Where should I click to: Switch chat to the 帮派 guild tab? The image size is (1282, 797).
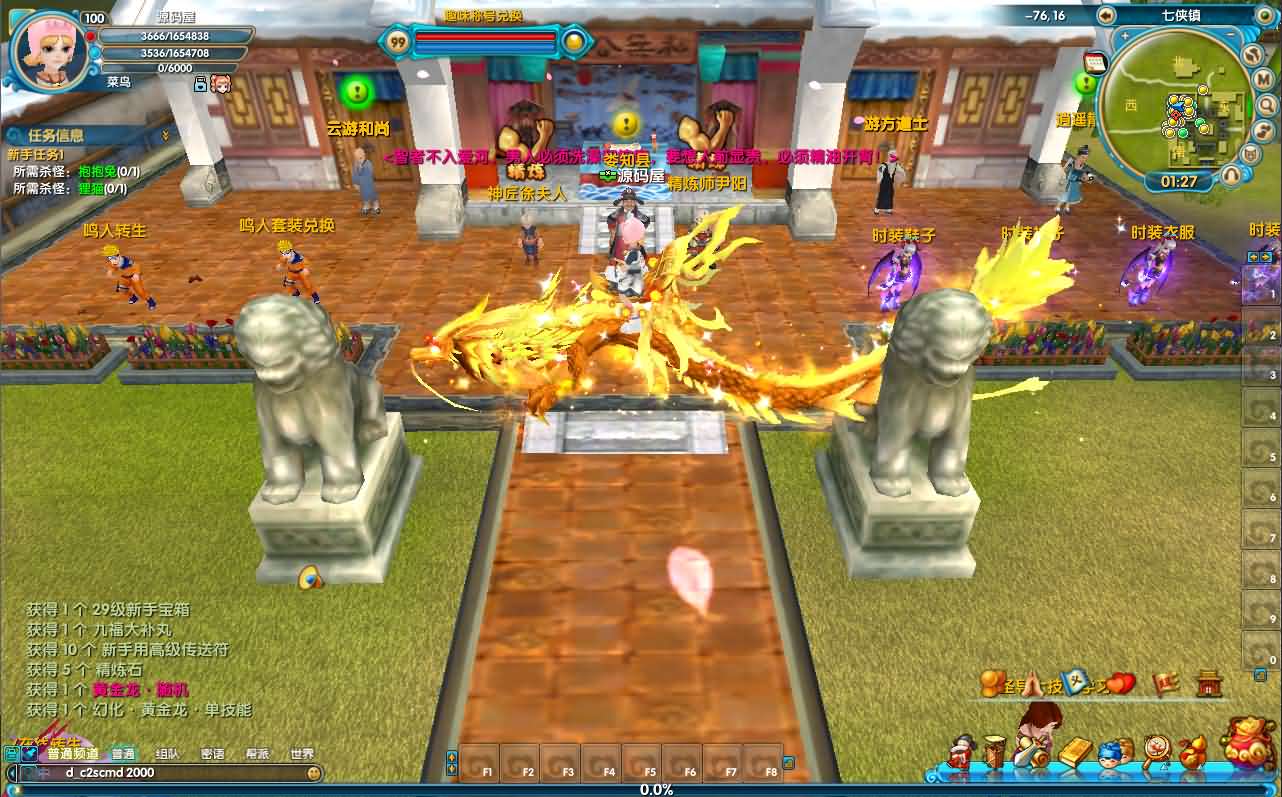[x=258, y=754]
